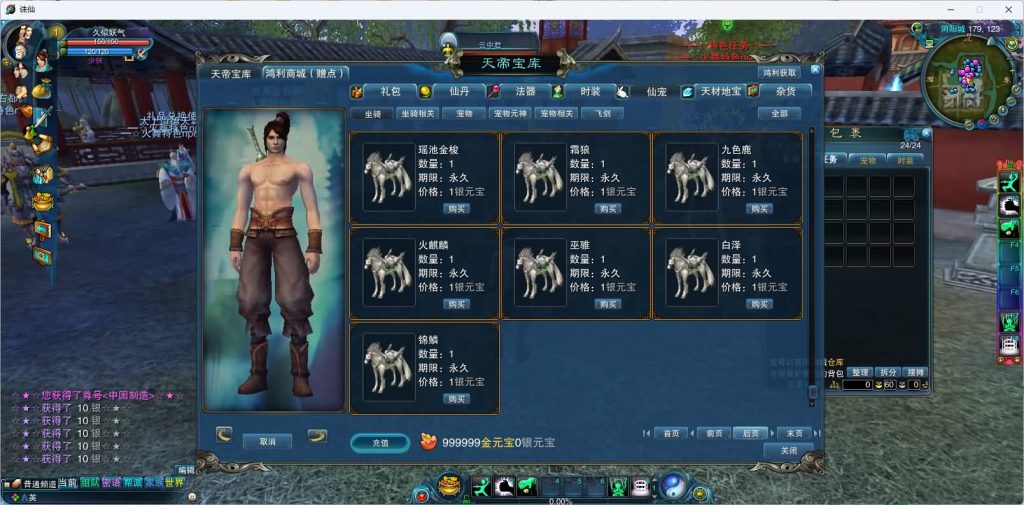Buy the 火麒麟 mount

[x=456, y=304]
